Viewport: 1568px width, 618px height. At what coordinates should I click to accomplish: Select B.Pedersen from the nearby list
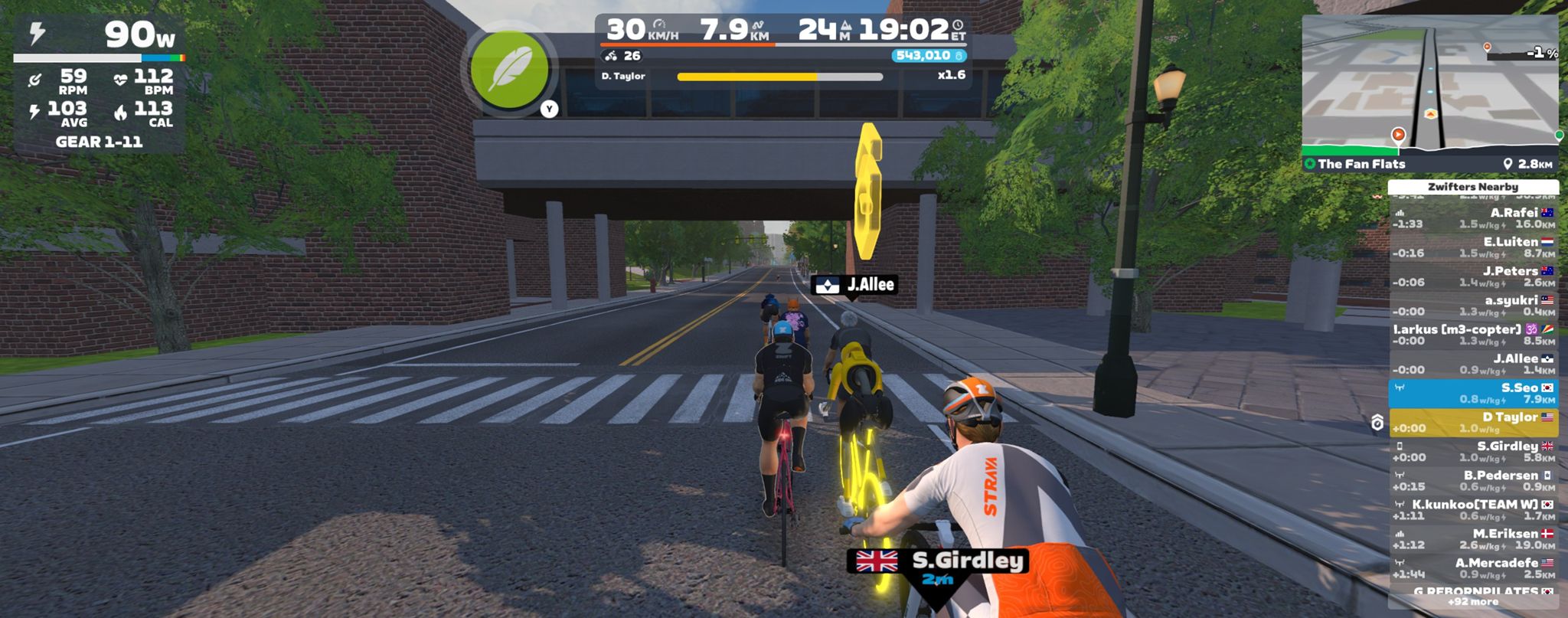(x=1473, y=480)
